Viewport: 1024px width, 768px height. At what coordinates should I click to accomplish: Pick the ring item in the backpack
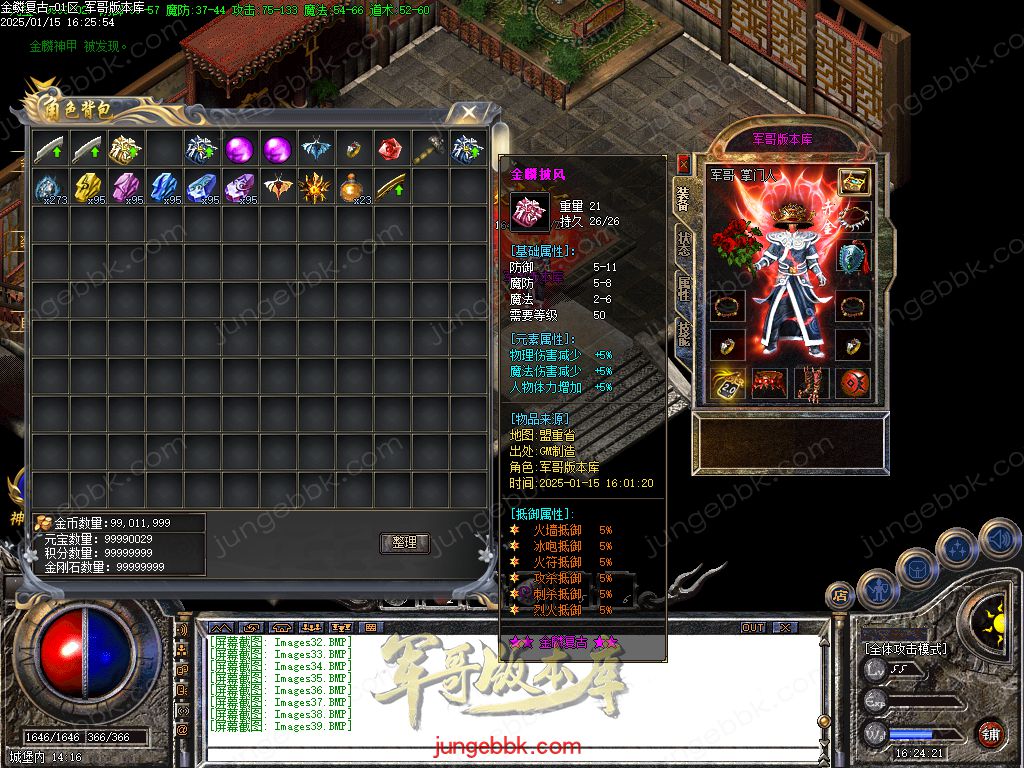tap(352, 149)
